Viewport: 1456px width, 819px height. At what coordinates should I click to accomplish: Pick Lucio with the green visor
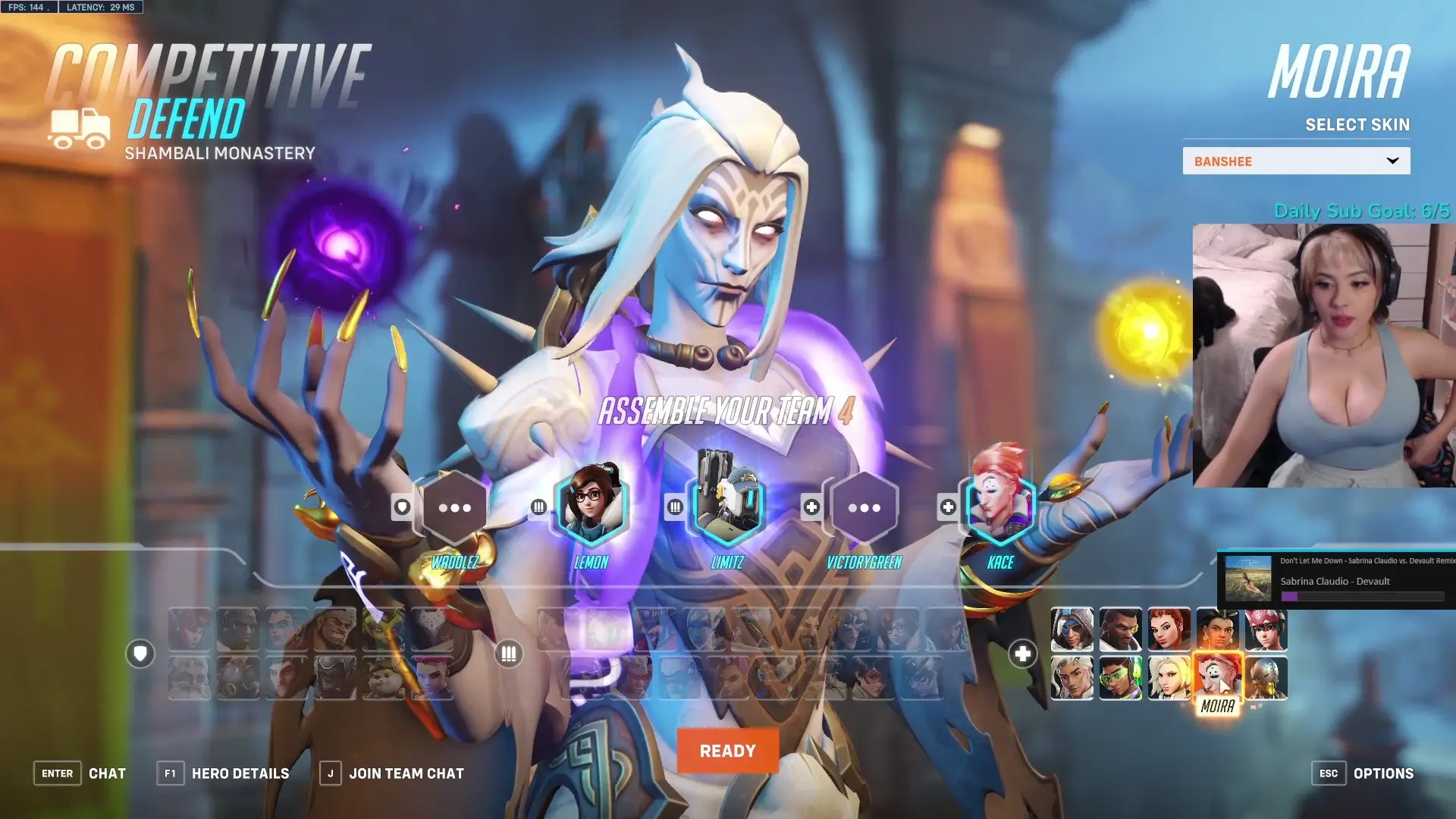pyautogui.click(x=1120, y=678)
